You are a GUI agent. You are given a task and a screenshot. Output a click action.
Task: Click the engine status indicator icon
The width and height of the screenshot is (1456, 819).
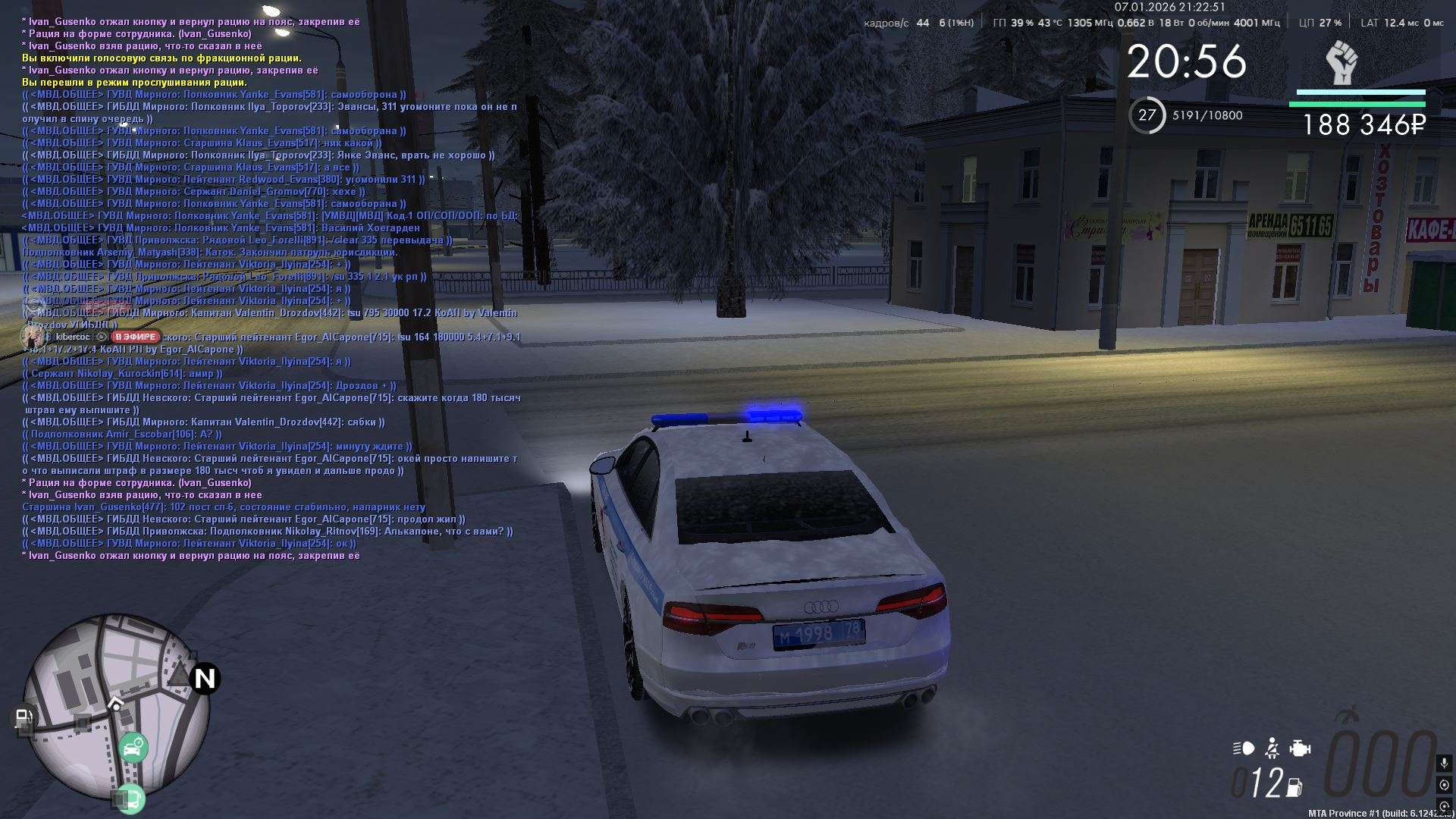pos(1300,748)
